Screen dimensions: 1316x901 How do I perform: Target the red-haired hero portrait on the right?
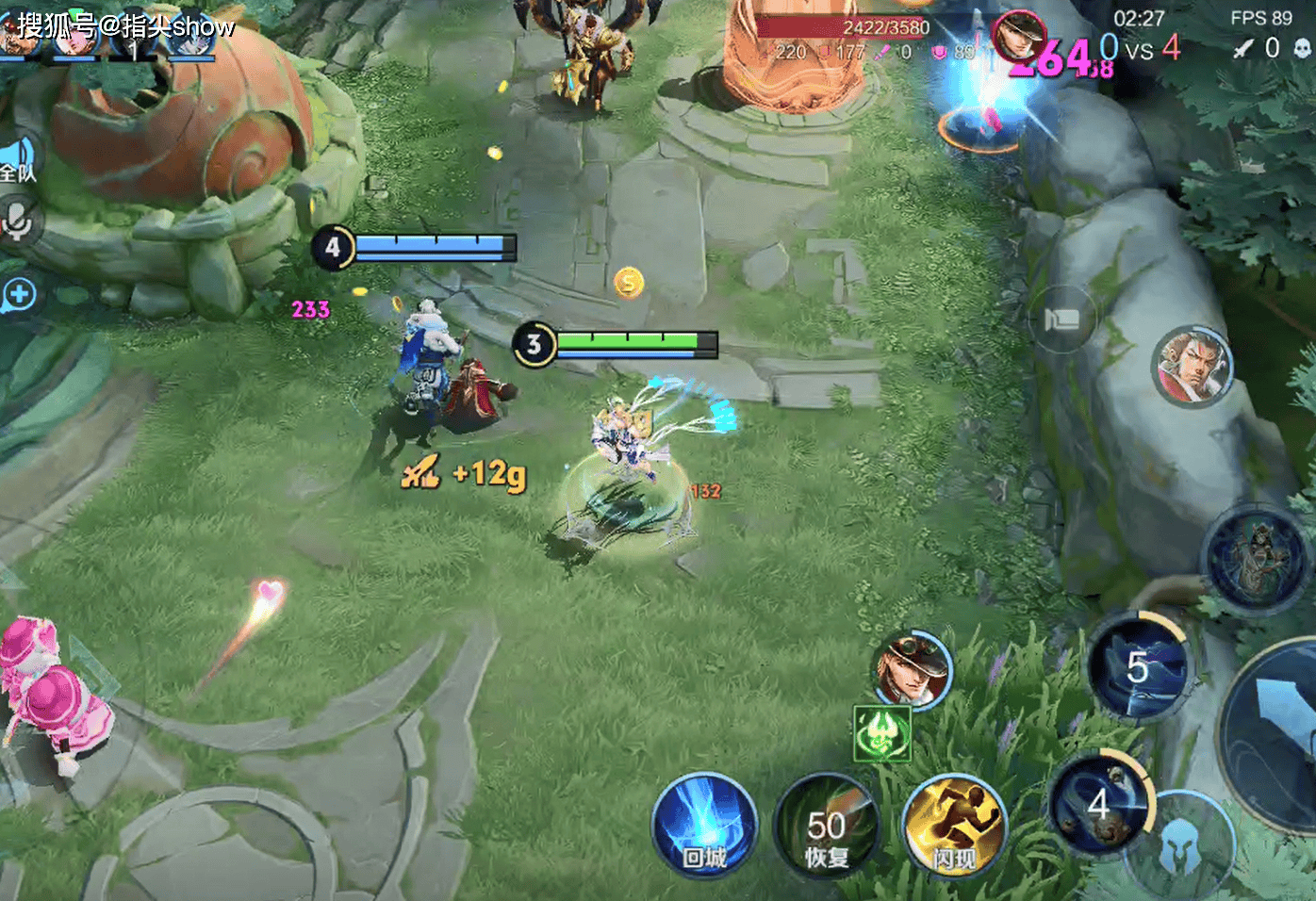(x=1193, y=366)
